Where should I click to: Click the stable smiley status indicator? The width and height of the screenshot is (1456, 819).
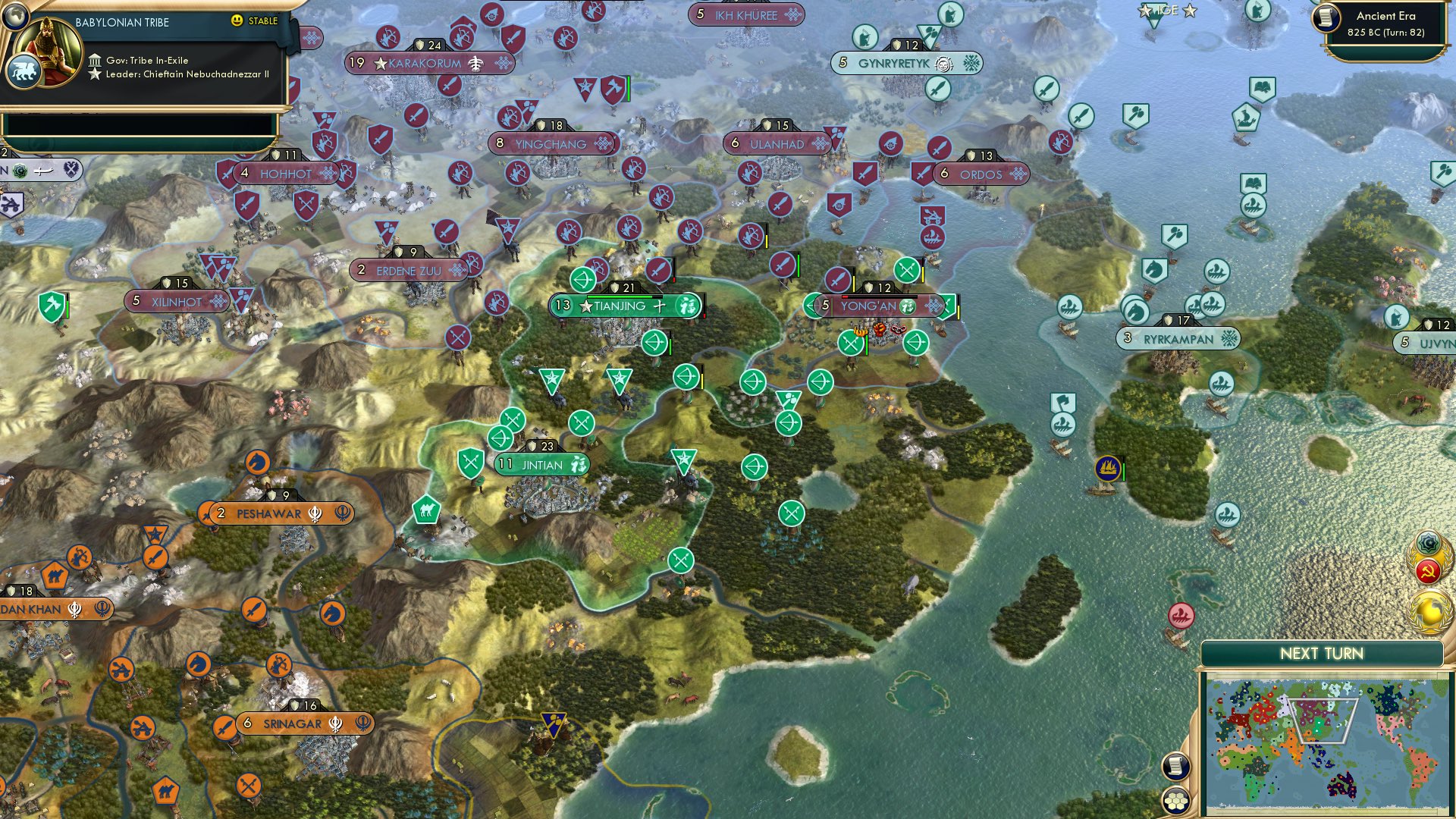(x=237, y=22)
